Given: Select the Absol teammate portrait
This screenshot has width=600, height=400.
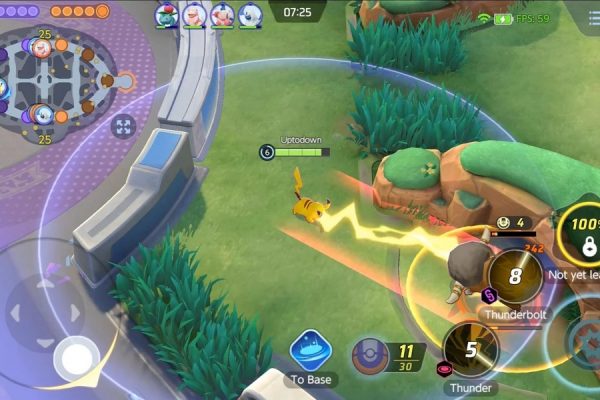Looking at the screenshot, I should pos(250,14).
